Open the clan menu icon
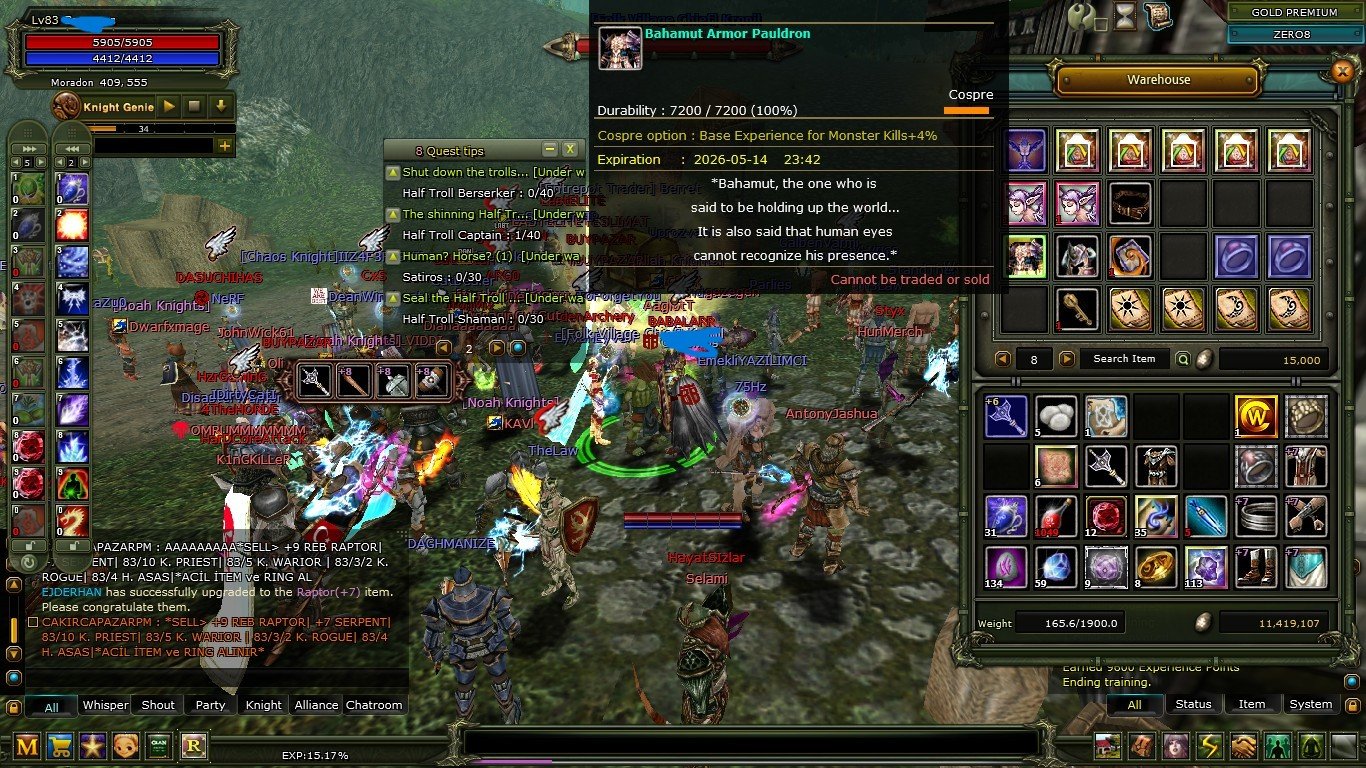The width and height of the screenshot is (1366, 768). coord(158,748)
